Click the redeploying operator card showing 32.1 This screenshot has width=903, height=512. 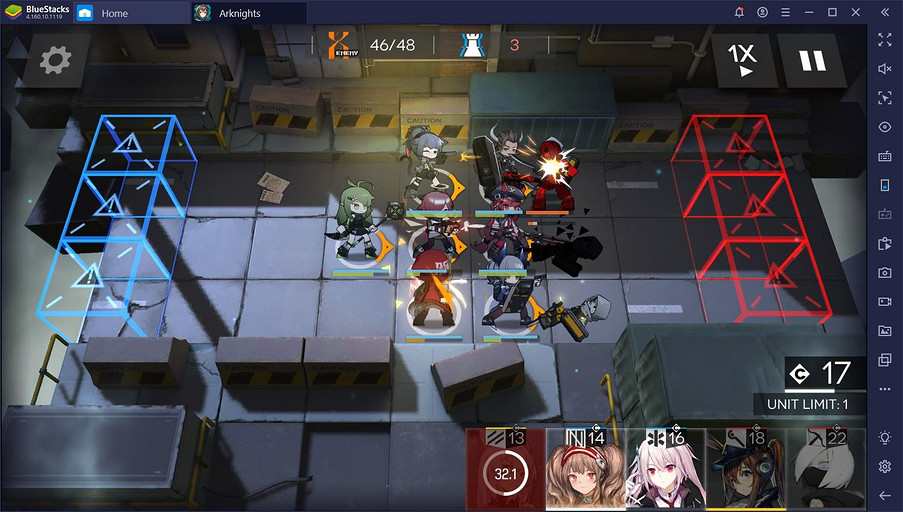[505, 472]
